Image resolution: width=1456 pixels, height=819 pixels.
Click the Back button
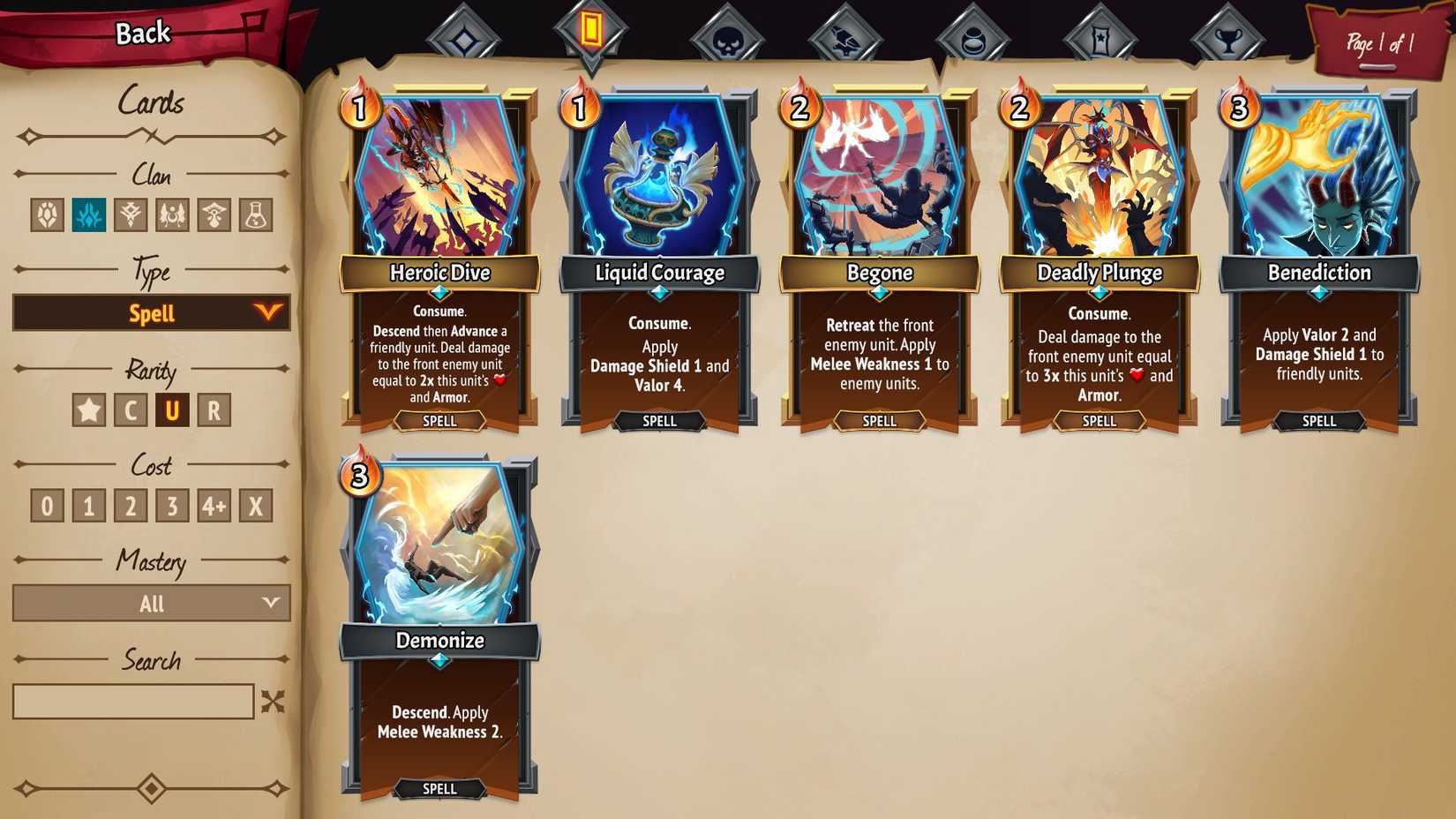[141, 33]
